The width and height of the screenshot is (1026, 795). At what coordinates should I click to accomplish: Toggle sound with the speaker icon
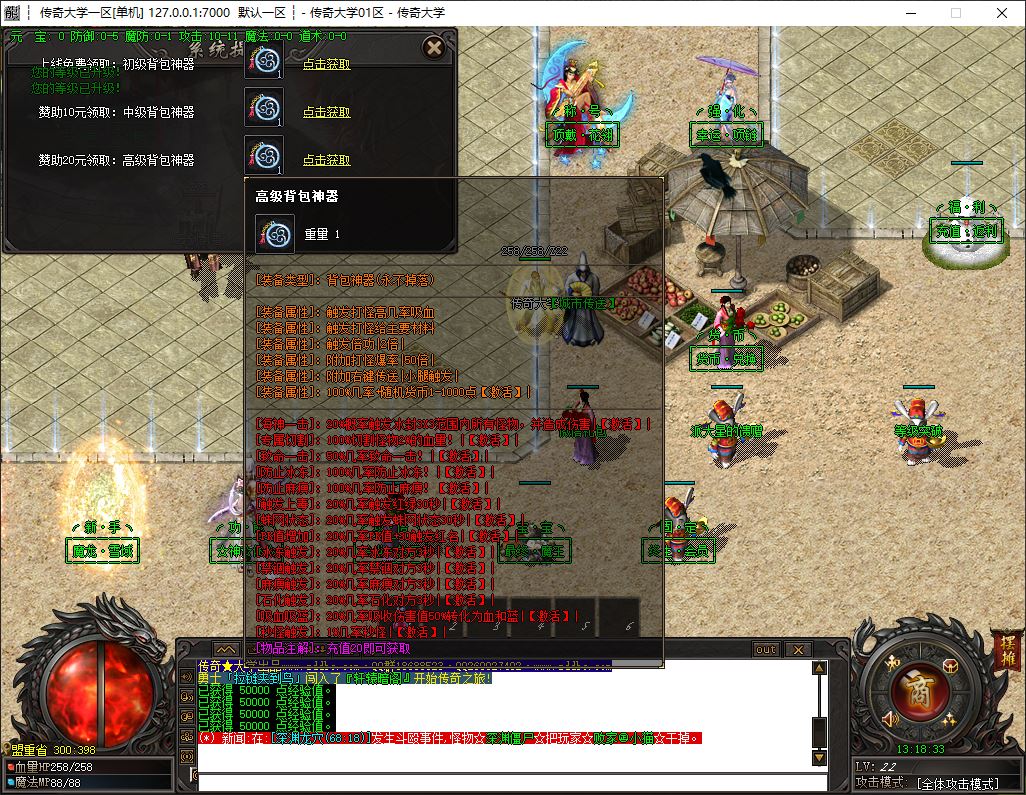click(x=891, y=717)
